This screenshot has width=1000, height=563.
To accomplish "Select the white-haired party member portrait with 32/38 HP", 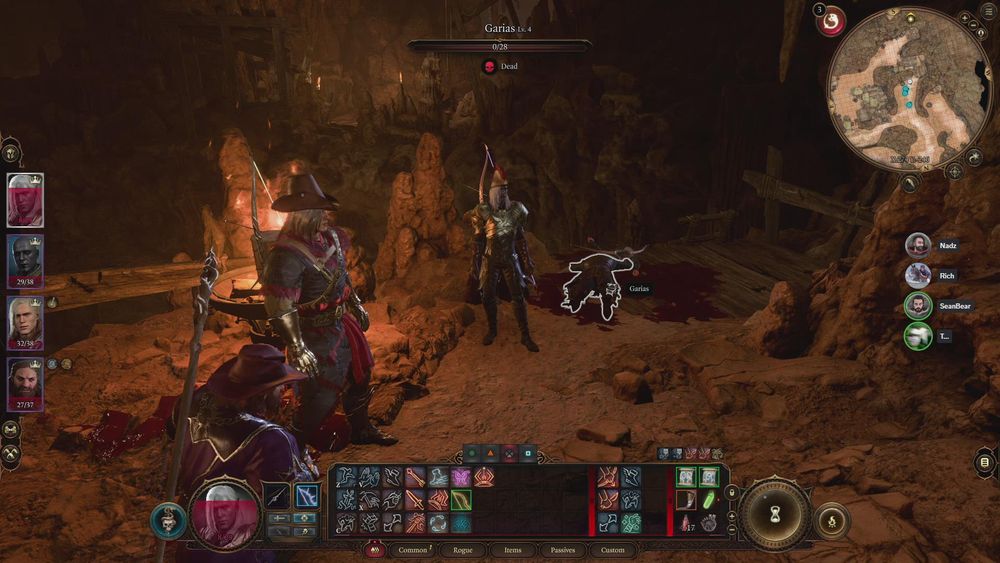I will [25, 321].
